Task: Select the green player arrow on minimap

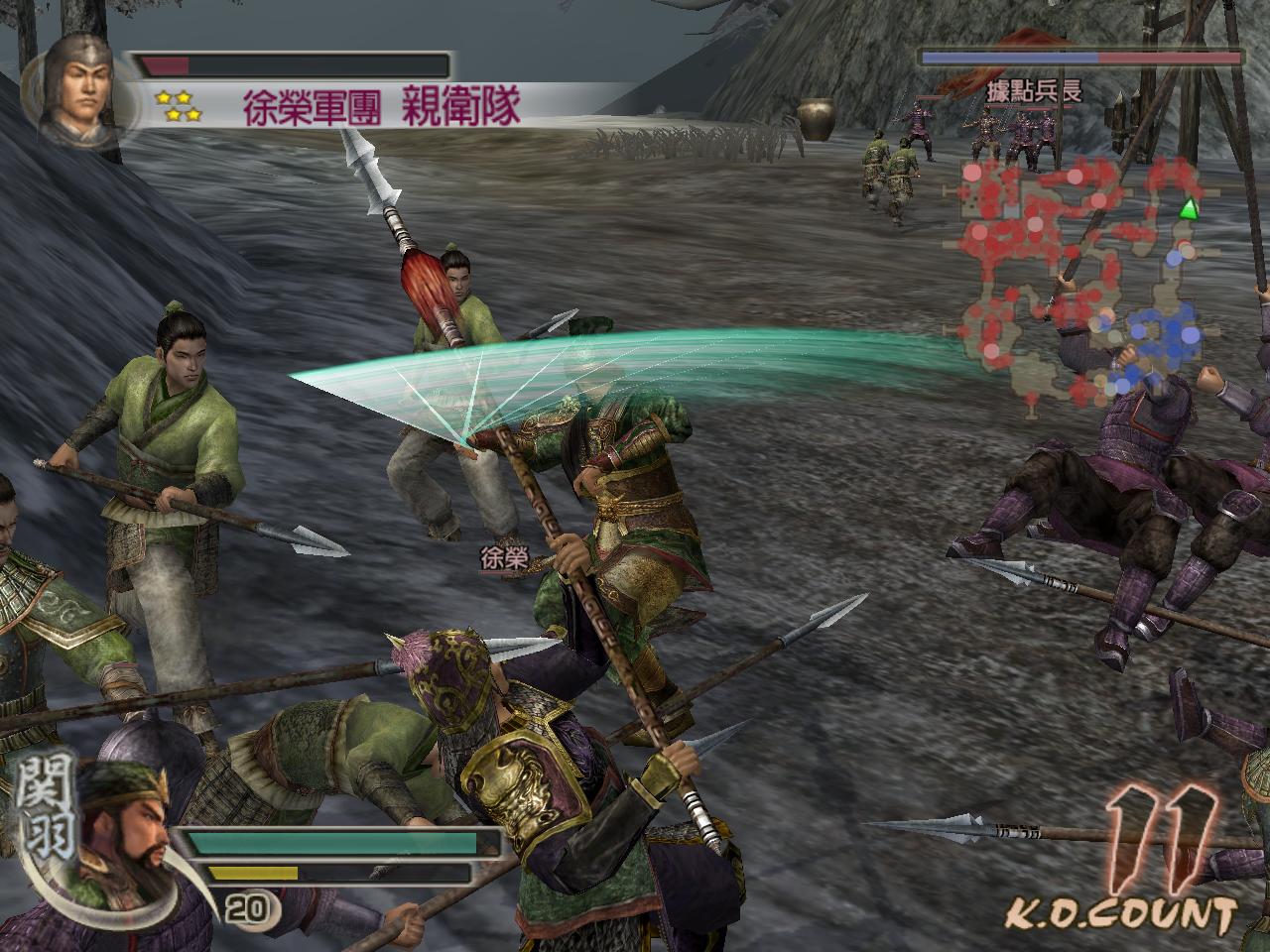Action: pyautogui.click(x=1189, y=209)
